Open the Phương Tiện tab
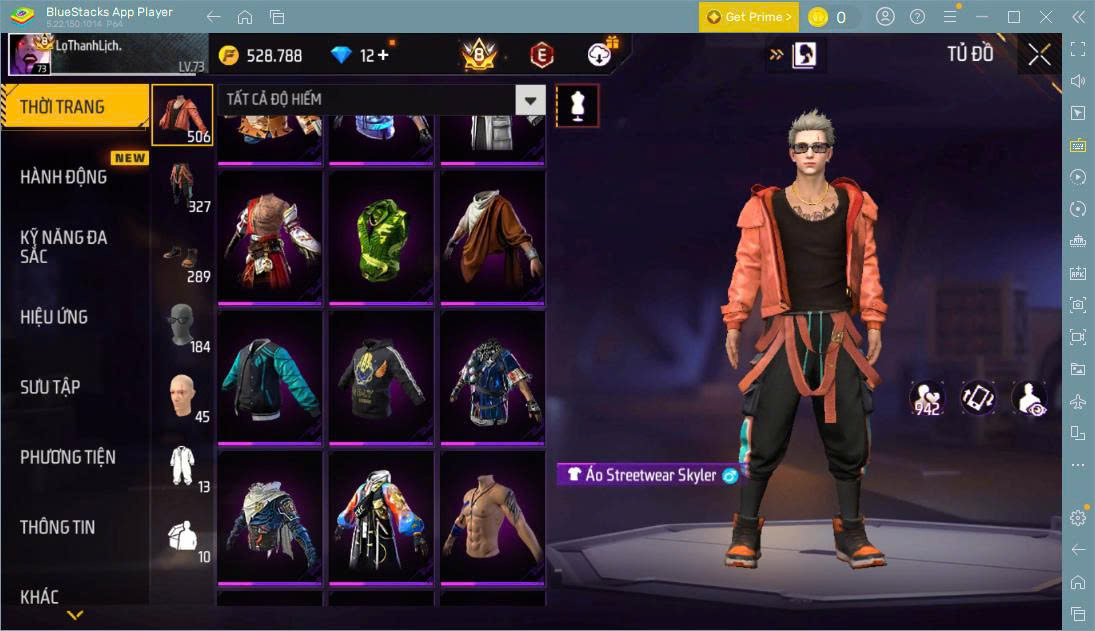Viewport: 1095px width, 631px height. [x=68, y=457]
